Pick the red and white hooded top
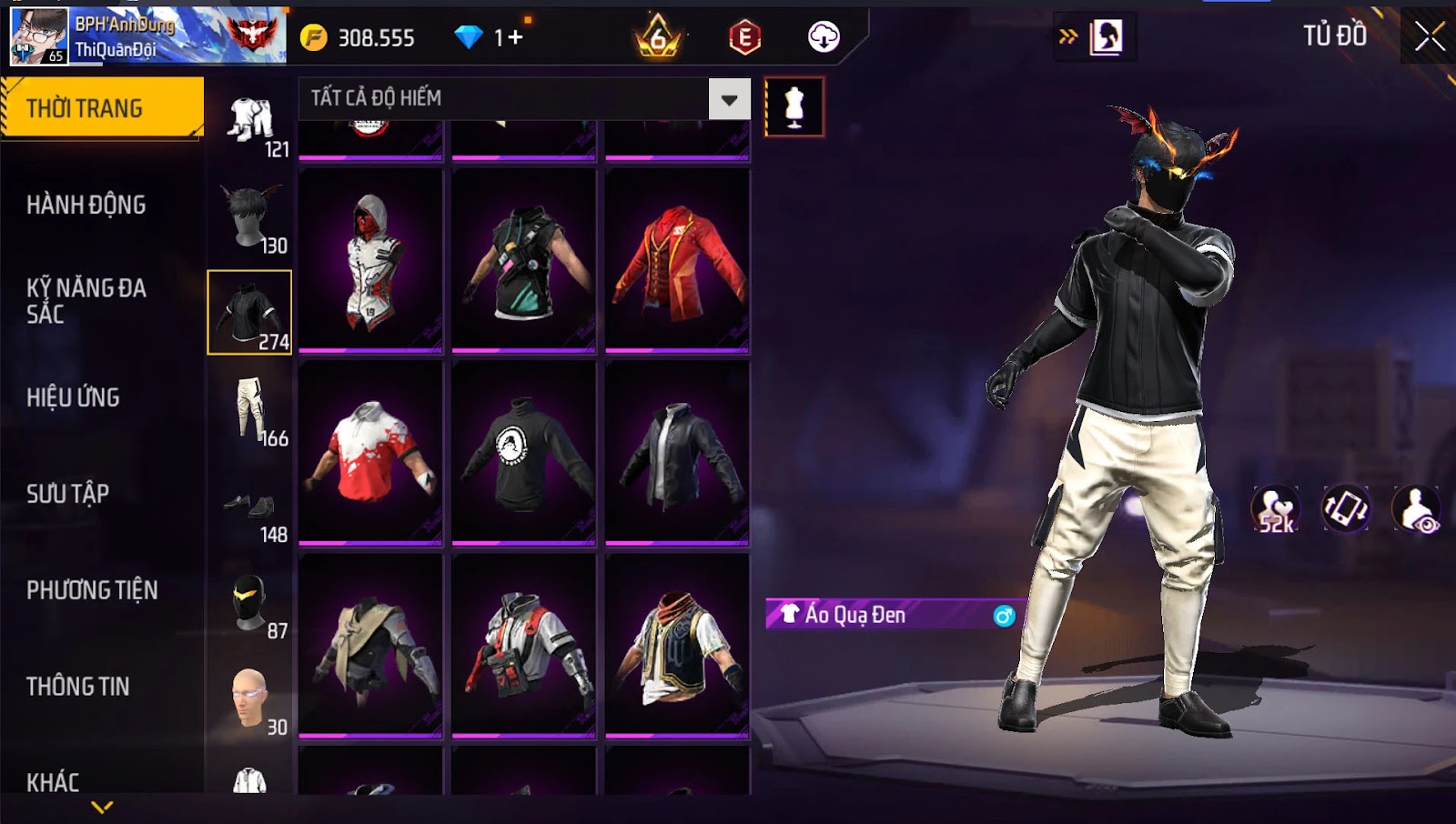The height and width of the screenshot is (824, 1456). tap(370, 260)
